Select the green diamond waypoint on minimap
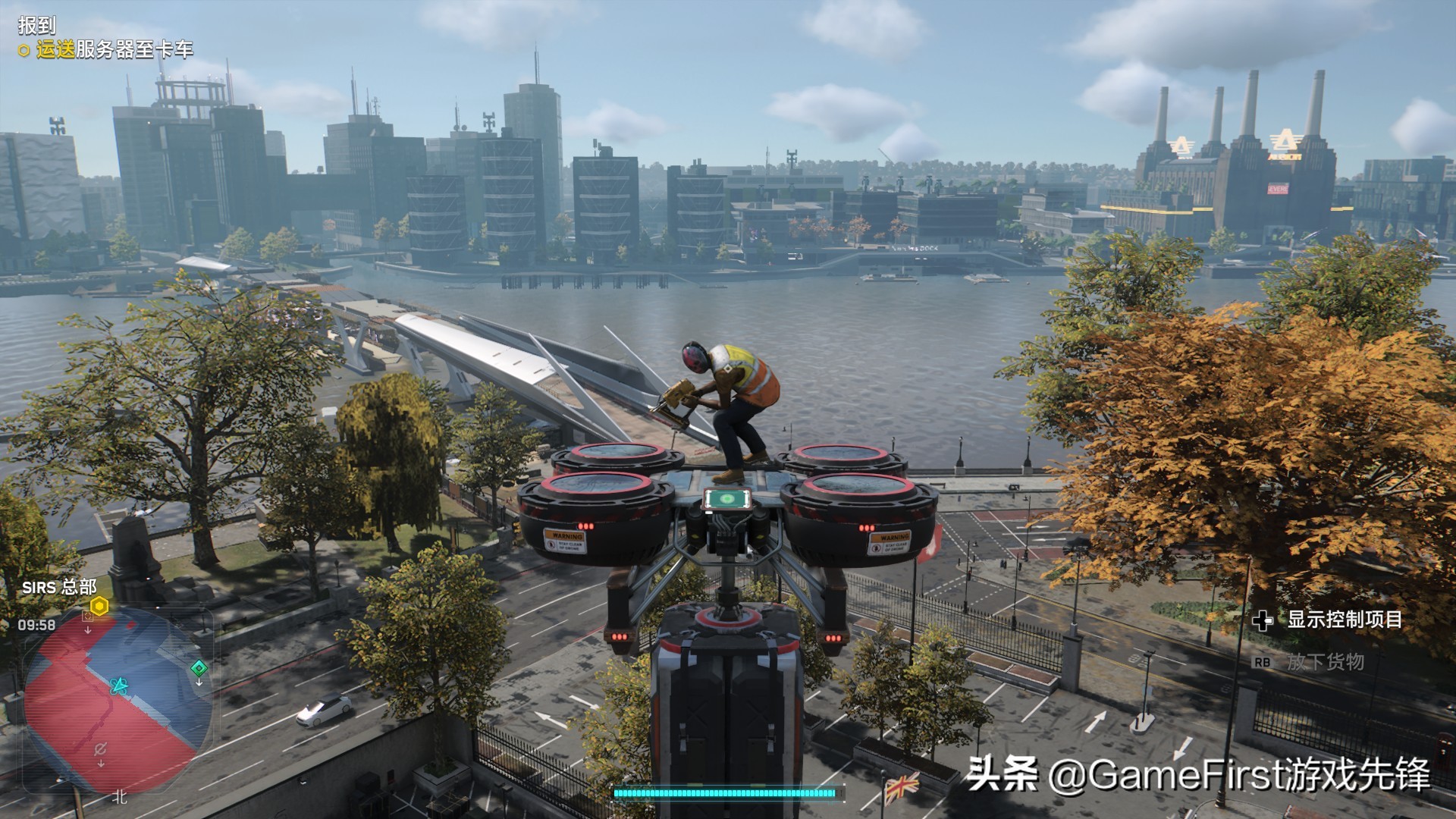The image size is (1456, 819). click(199, 668)
